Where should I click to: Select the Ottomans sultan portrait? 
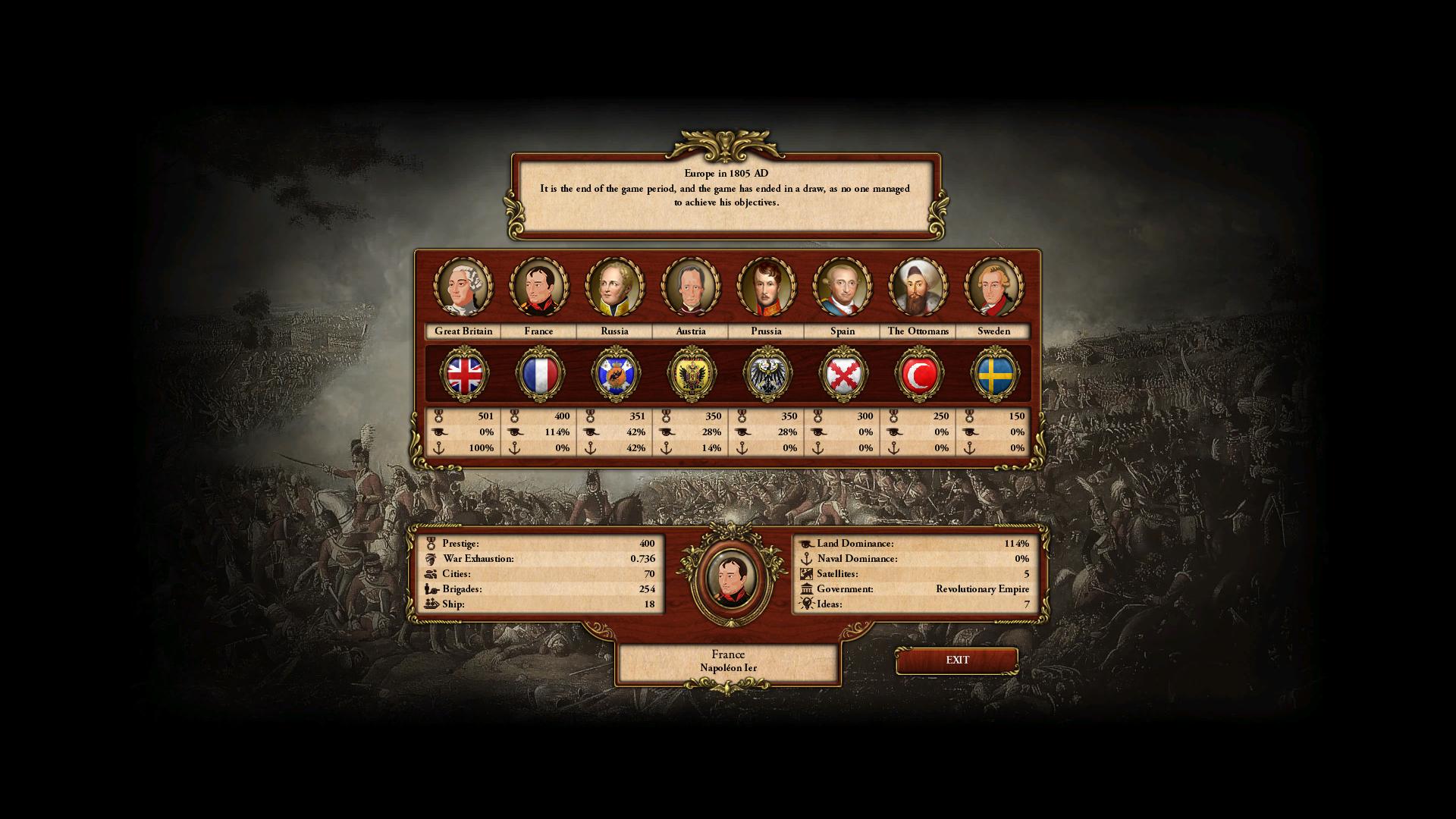click(x=918, y=287)
